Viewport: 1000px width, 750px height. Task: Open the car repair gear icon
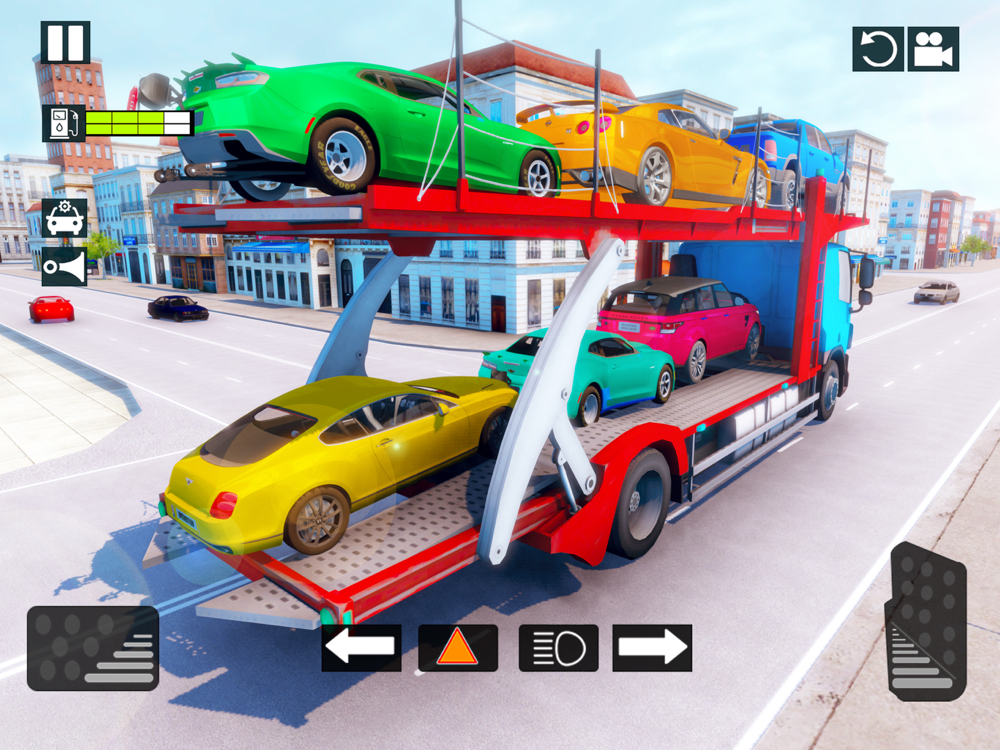[64, 218]
